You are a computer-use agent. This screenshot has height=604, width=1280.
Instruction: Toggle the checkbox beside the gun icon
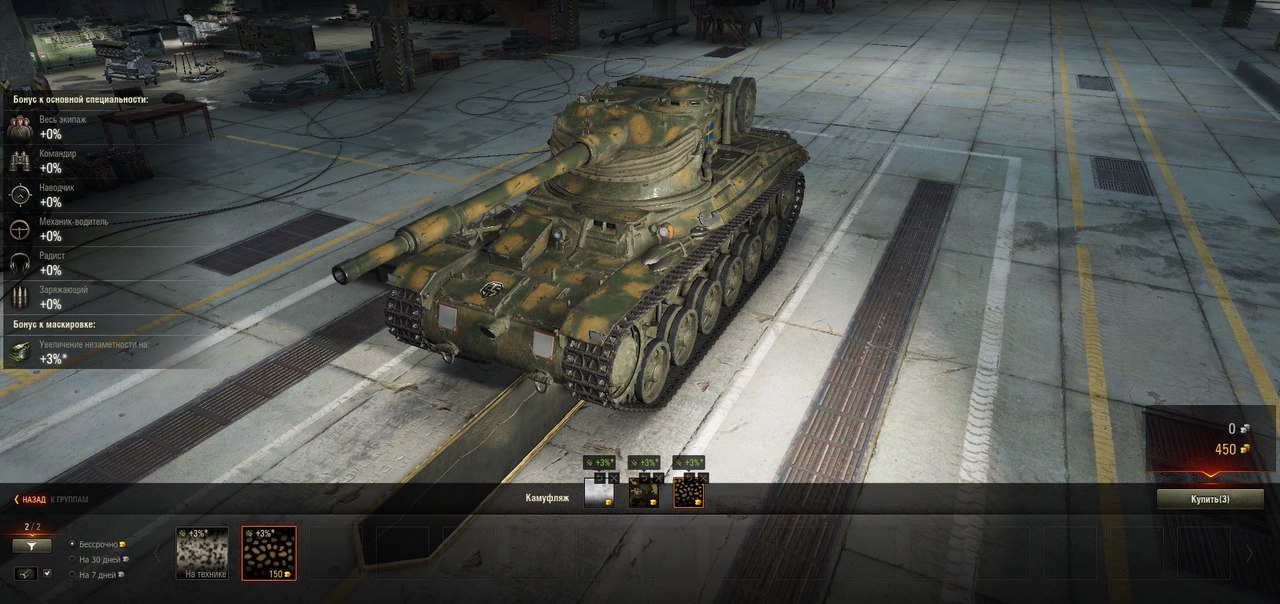47,574
